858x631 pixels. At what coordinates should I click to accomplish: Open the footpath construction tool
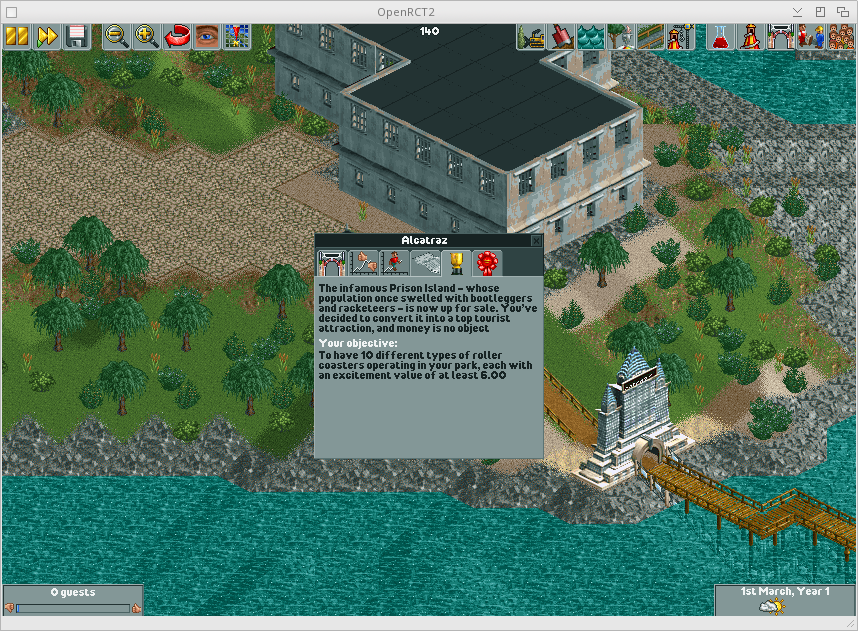(651, 37)
